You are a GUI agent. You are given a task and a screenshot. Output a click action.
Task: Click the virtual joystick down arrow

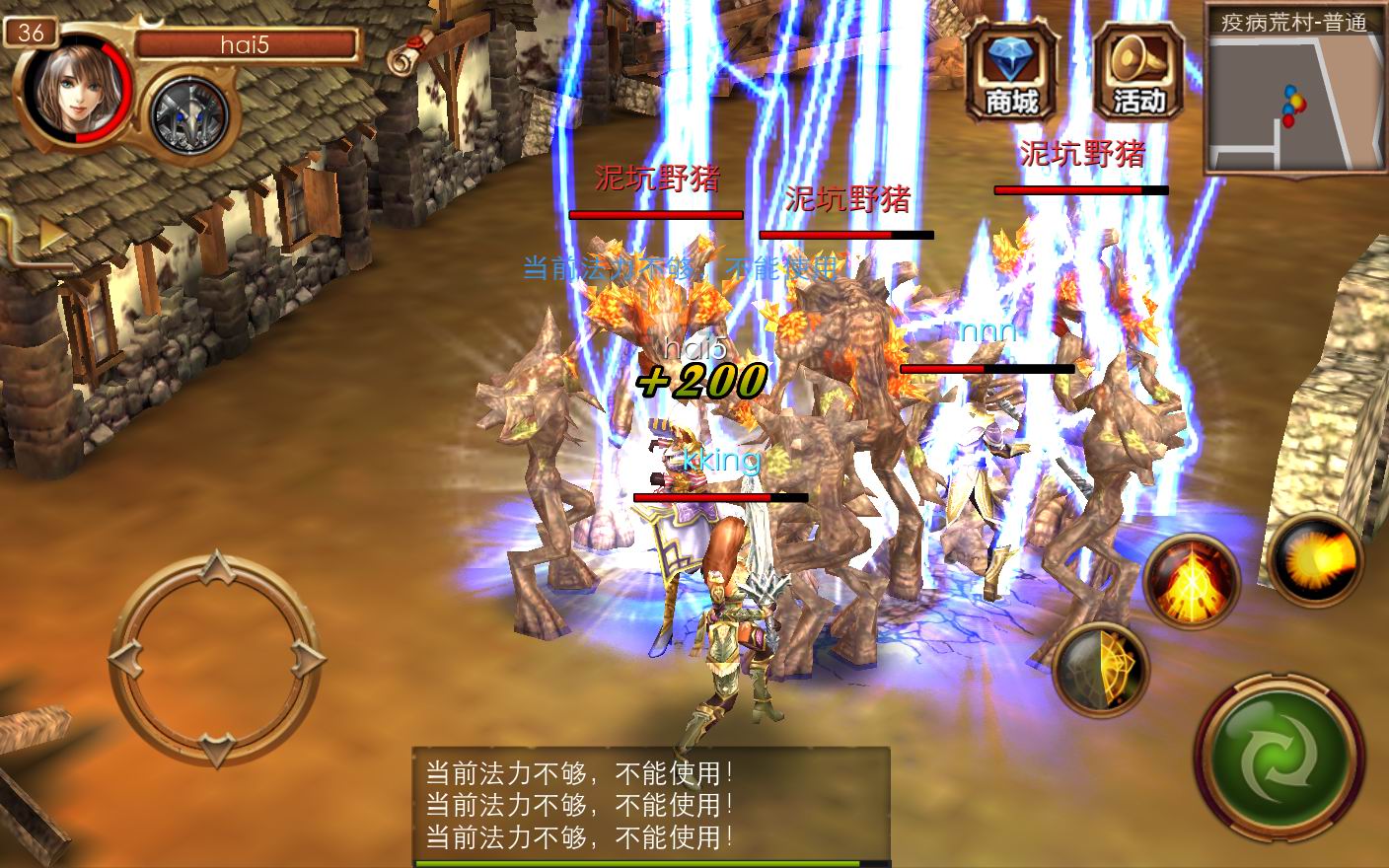coord(216,749)
